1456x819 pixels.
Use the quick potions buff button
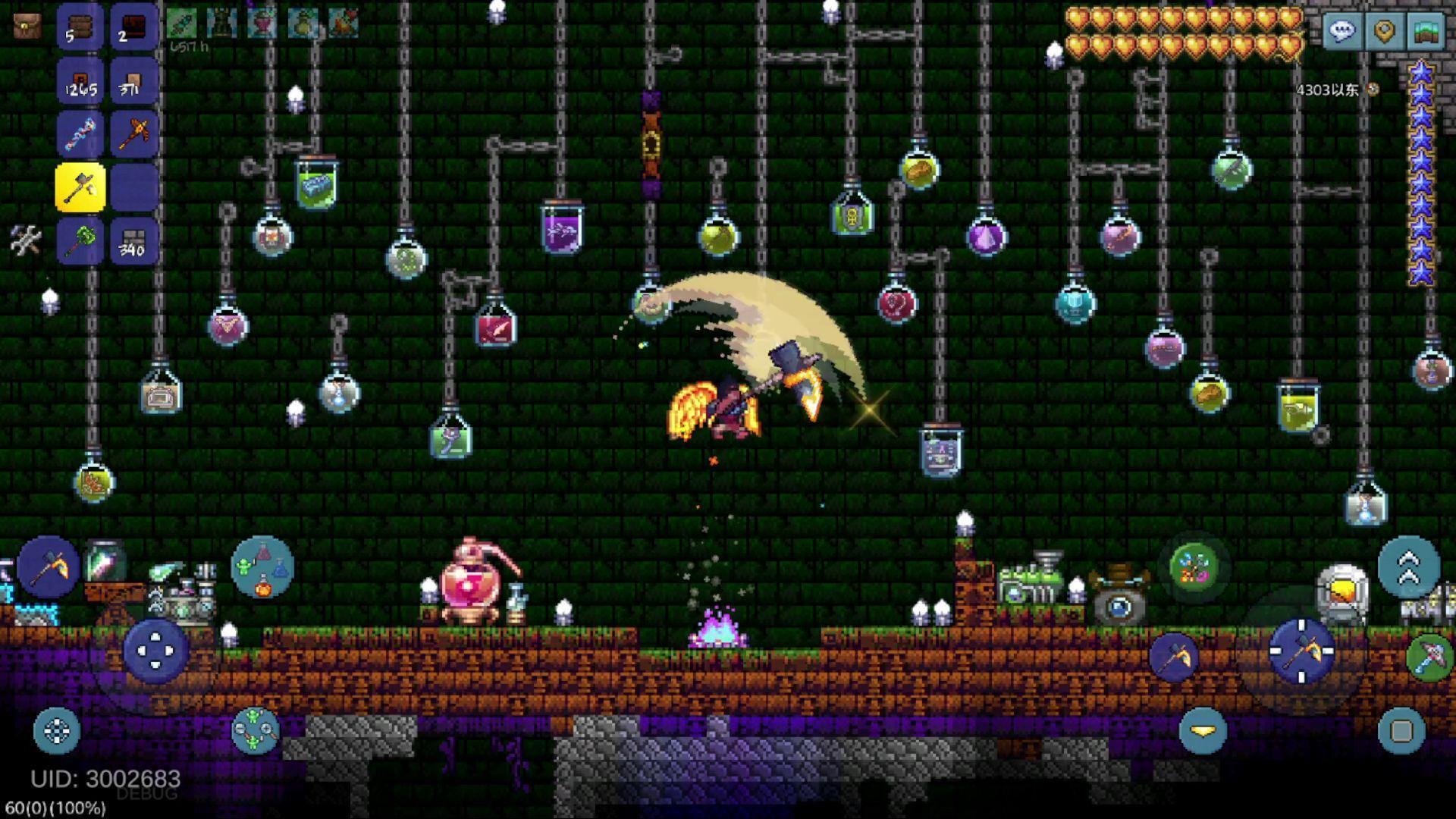tap(262, 566)
